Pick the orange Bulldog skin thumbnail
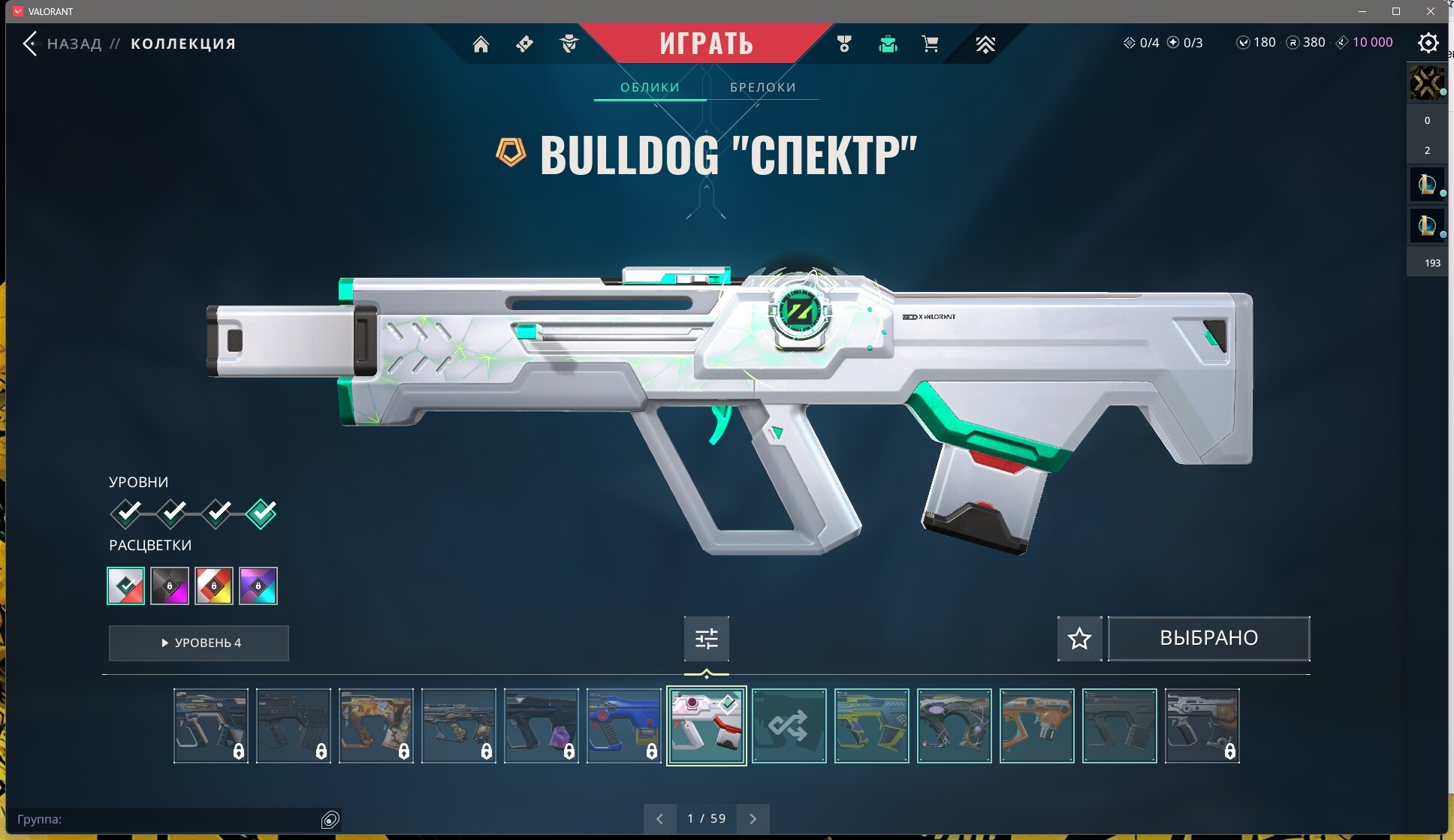The height and width of the screenshot is (840, 1454). (x=1036, y=726)
